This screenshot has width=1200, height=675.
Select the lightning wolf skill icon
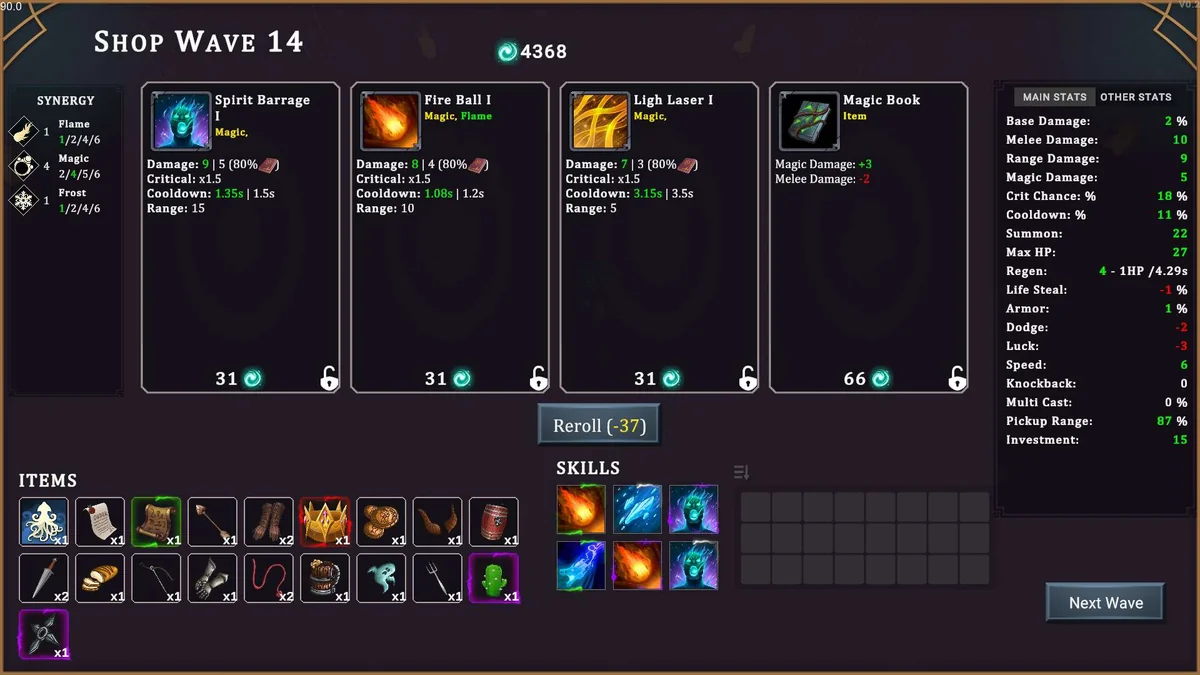coord(581,566)
